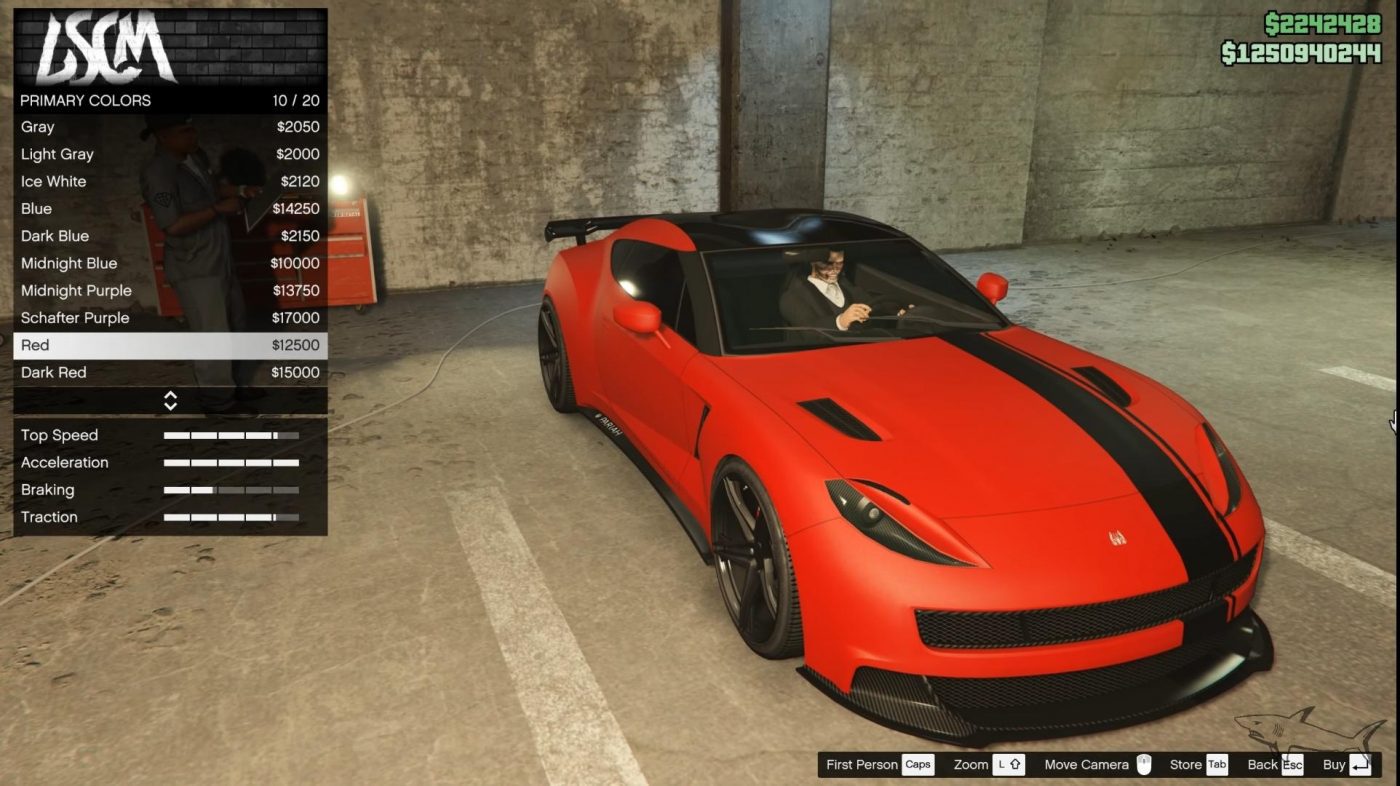Image resolution: width=1400 pixels, height=786 pixels.
Task: Toggle First Person camera mode
Action: (860, 764)
